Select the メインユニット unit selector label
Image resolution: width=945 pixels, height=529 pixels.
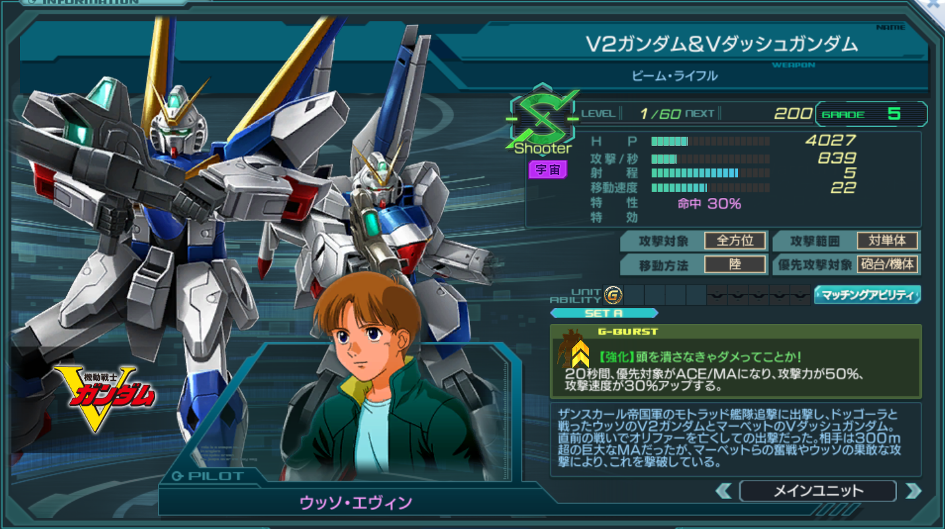point(817,491)
